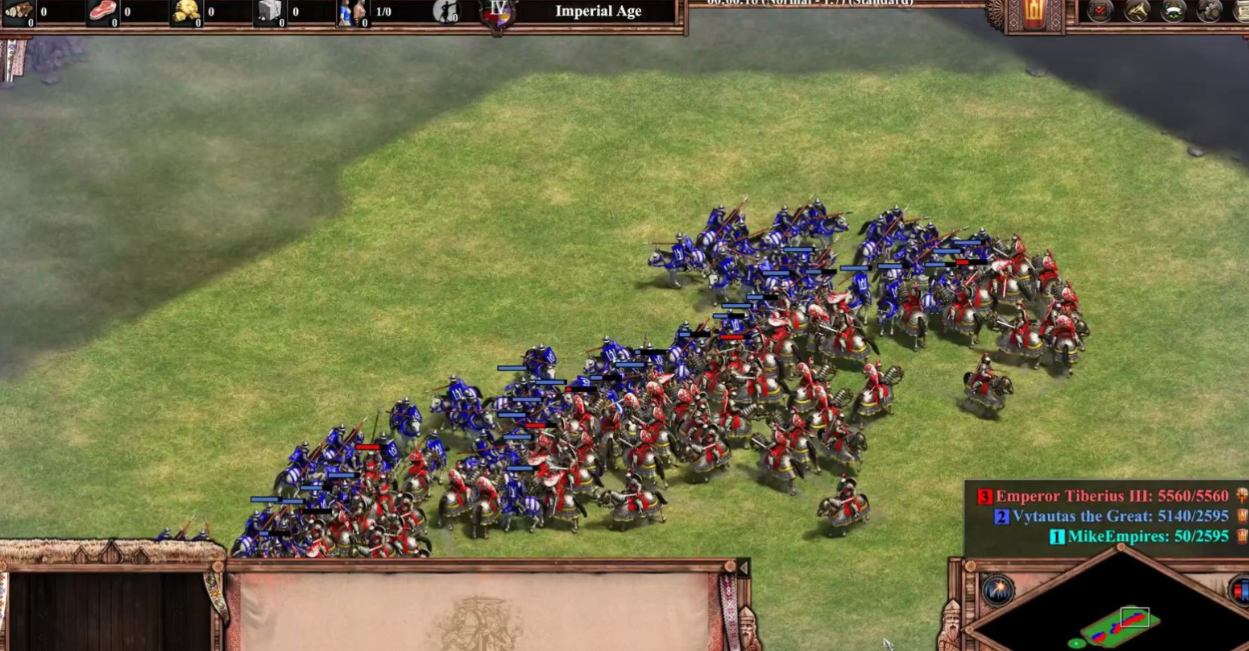Select Emperor Tiberius III in scoreboard
This screenshot has width=1249, height=651.
pos(1111,496)
